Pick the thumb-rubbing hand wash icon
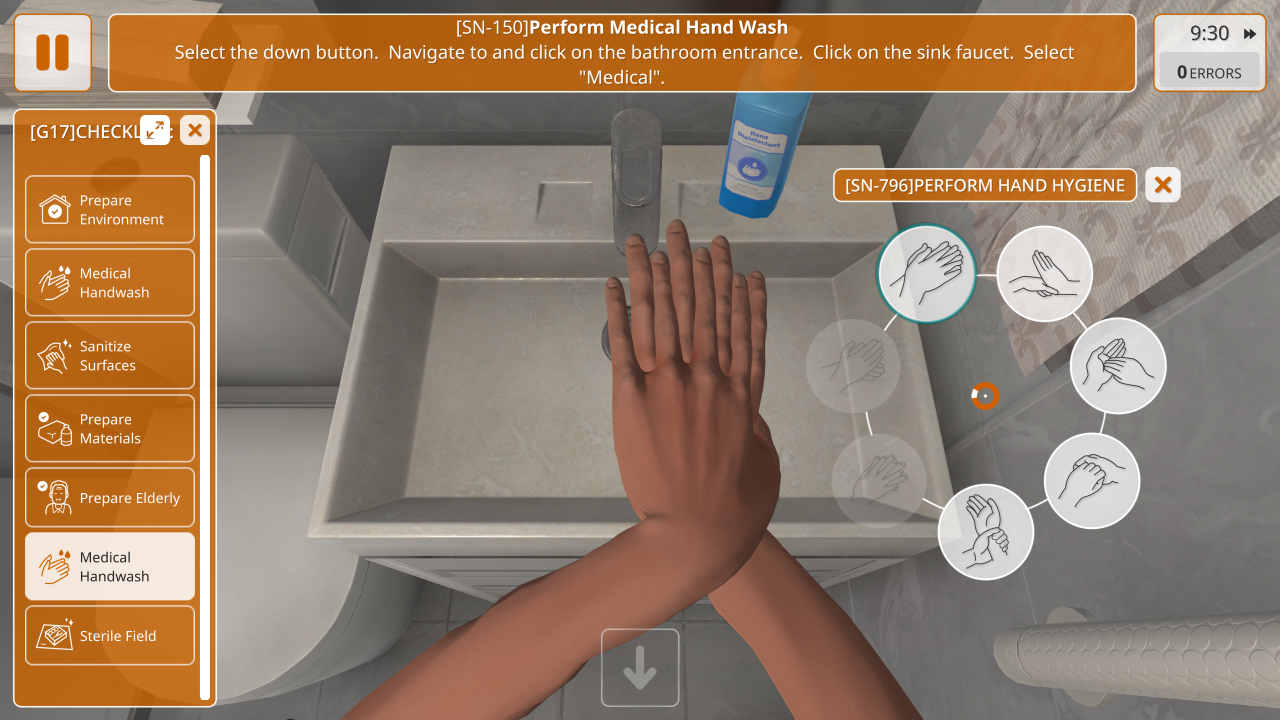1280x720 pixels. (x=1118, y=366)
